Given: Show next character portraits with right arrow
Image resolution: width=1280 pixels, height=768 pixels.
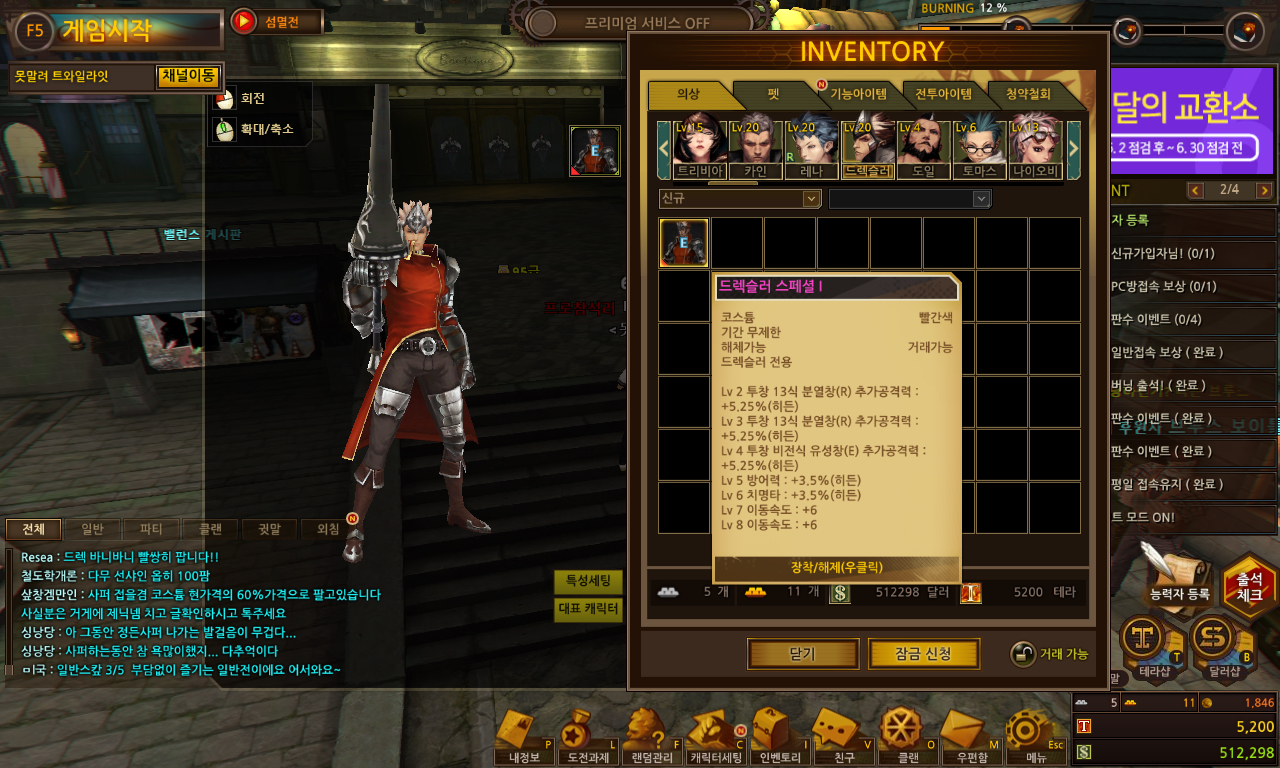Looking at the screenshot, I should click(x=1074, y=149).
